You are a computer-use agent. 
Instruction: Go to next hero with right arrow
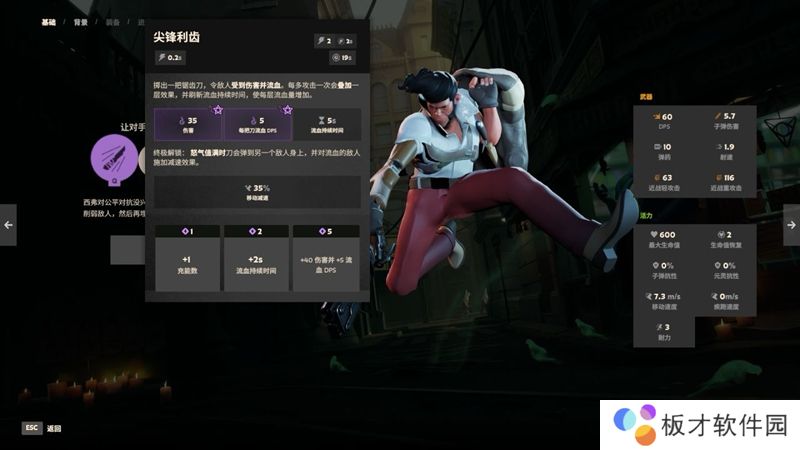(x=791, y=224)
